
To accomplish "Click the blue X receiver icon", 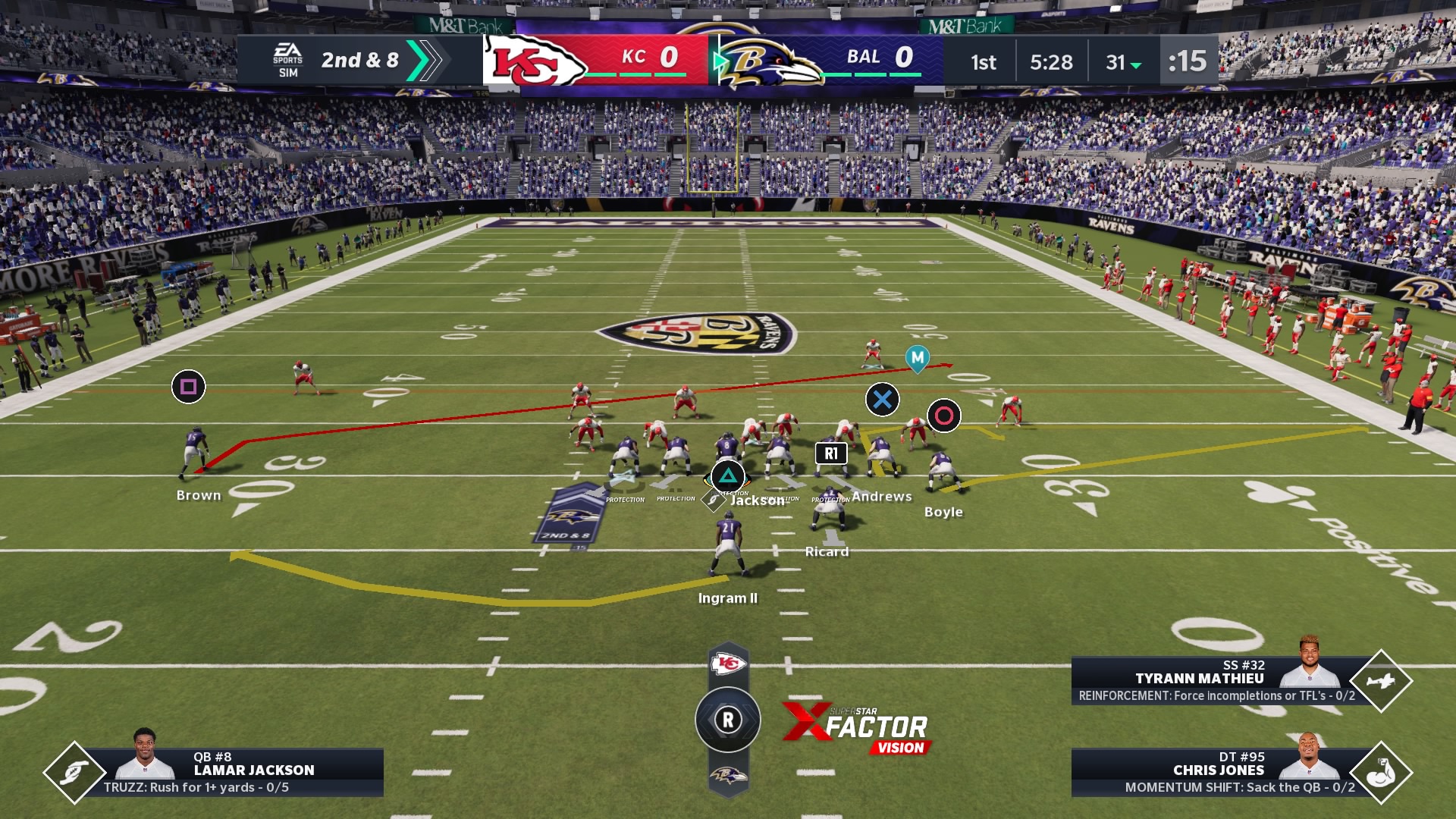I will pyautogui.click(x=884, y=400).
